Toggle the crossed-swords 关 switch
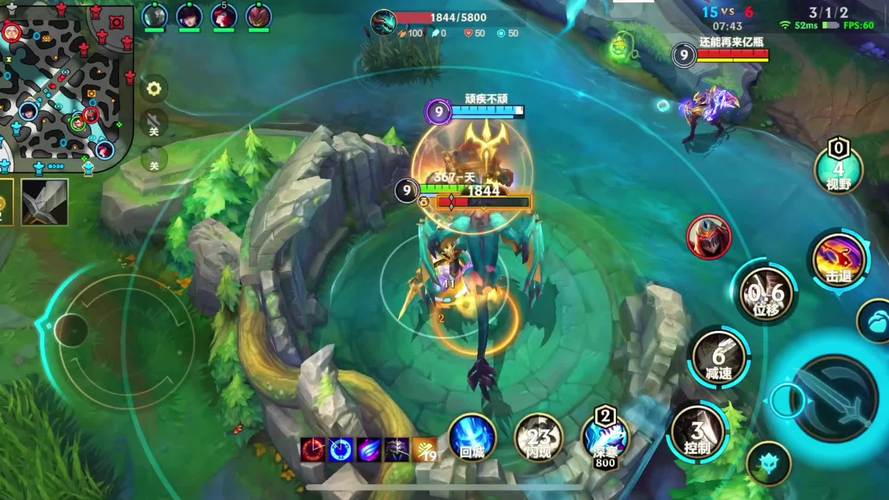 tap(153, 124)
